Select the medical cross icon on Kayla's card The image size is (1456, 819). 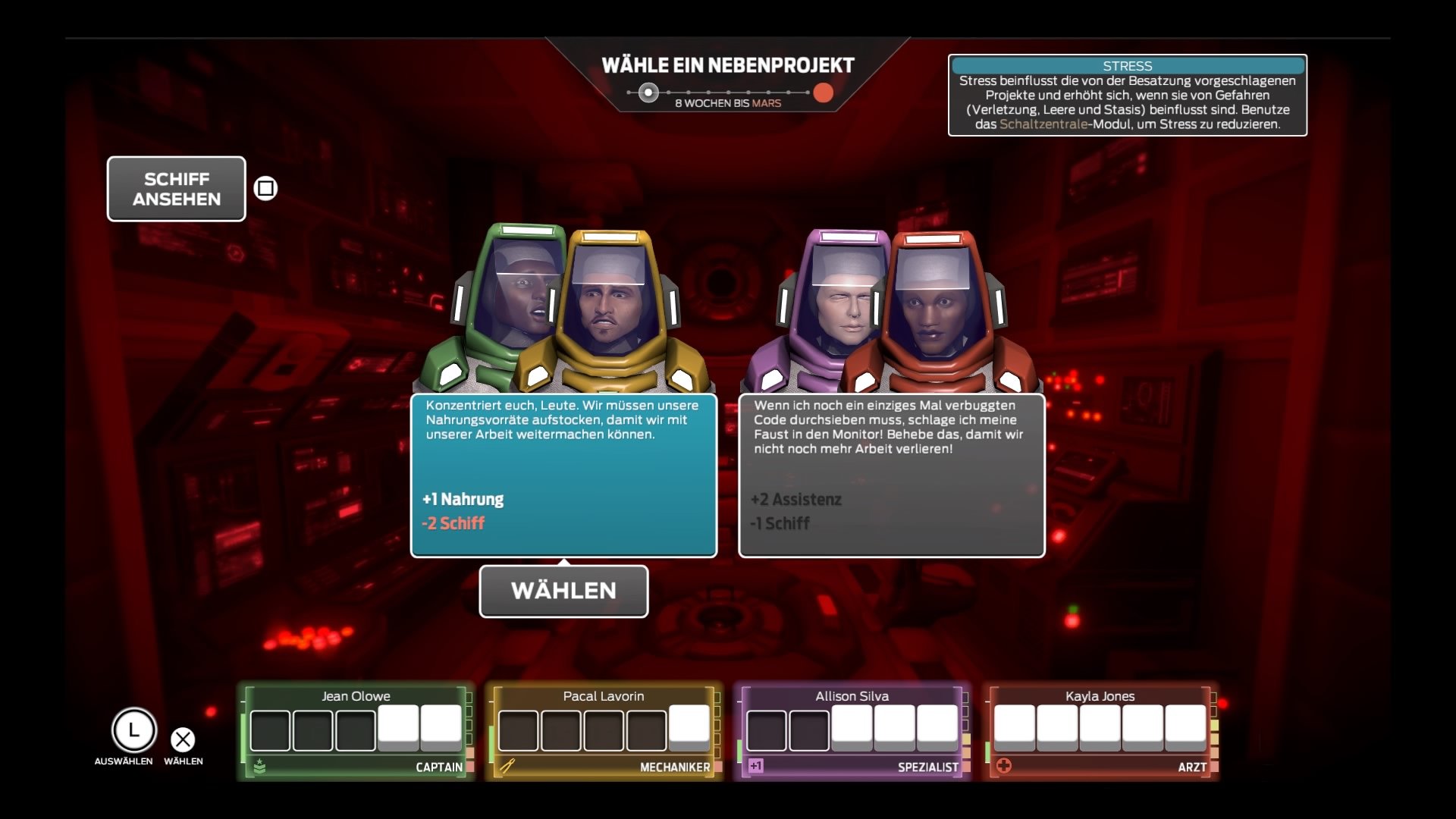1003,767
